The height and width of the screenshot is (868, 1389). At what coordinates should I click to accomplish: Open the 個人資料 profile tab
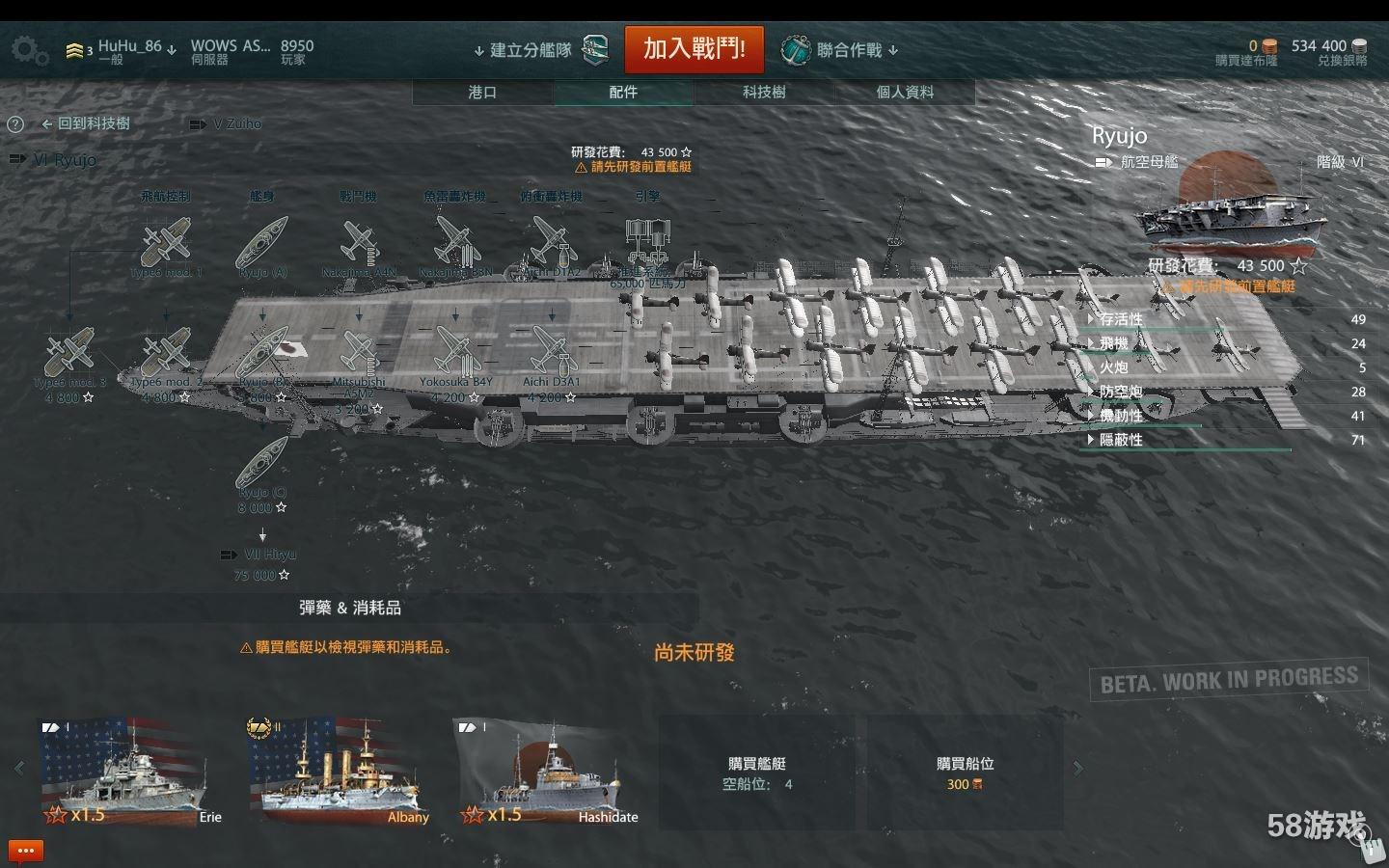[x=905, y=92]
